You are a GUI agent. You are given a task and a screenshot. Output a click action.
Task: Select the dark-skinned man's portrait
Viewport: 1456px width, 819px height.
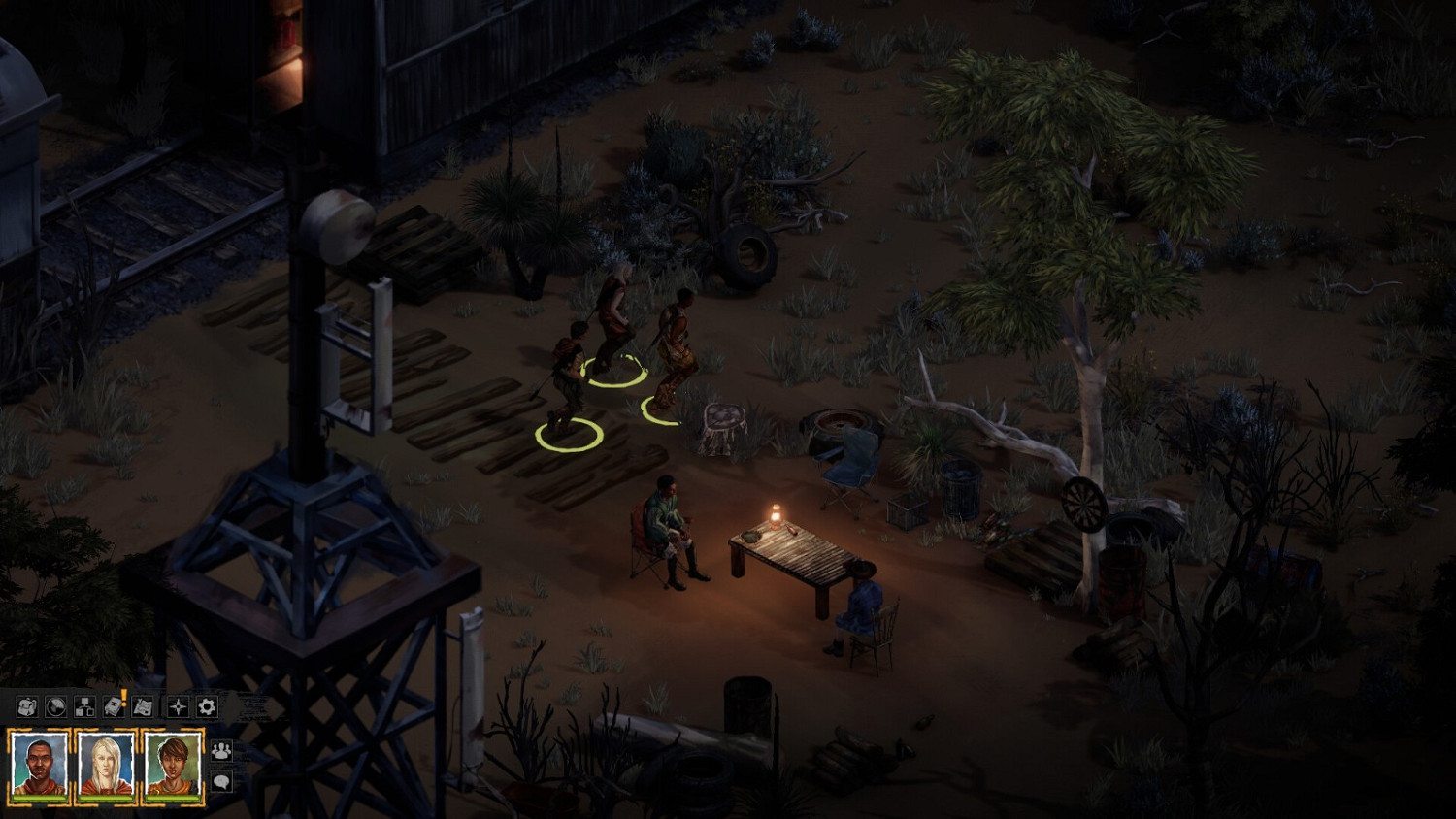[41, 763]
